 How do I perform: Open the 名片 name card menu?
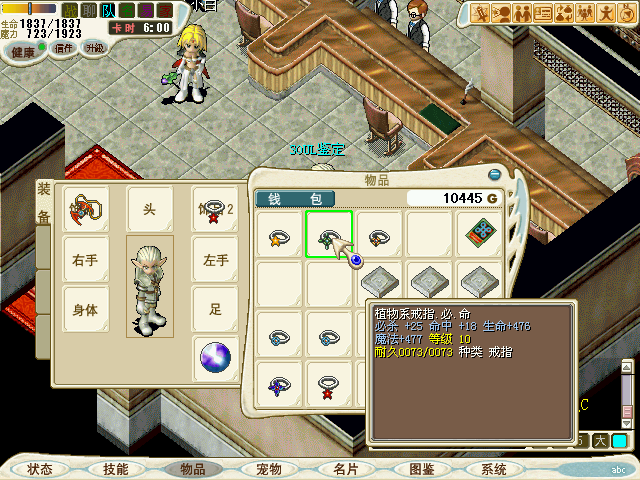[x=345, y=469]
